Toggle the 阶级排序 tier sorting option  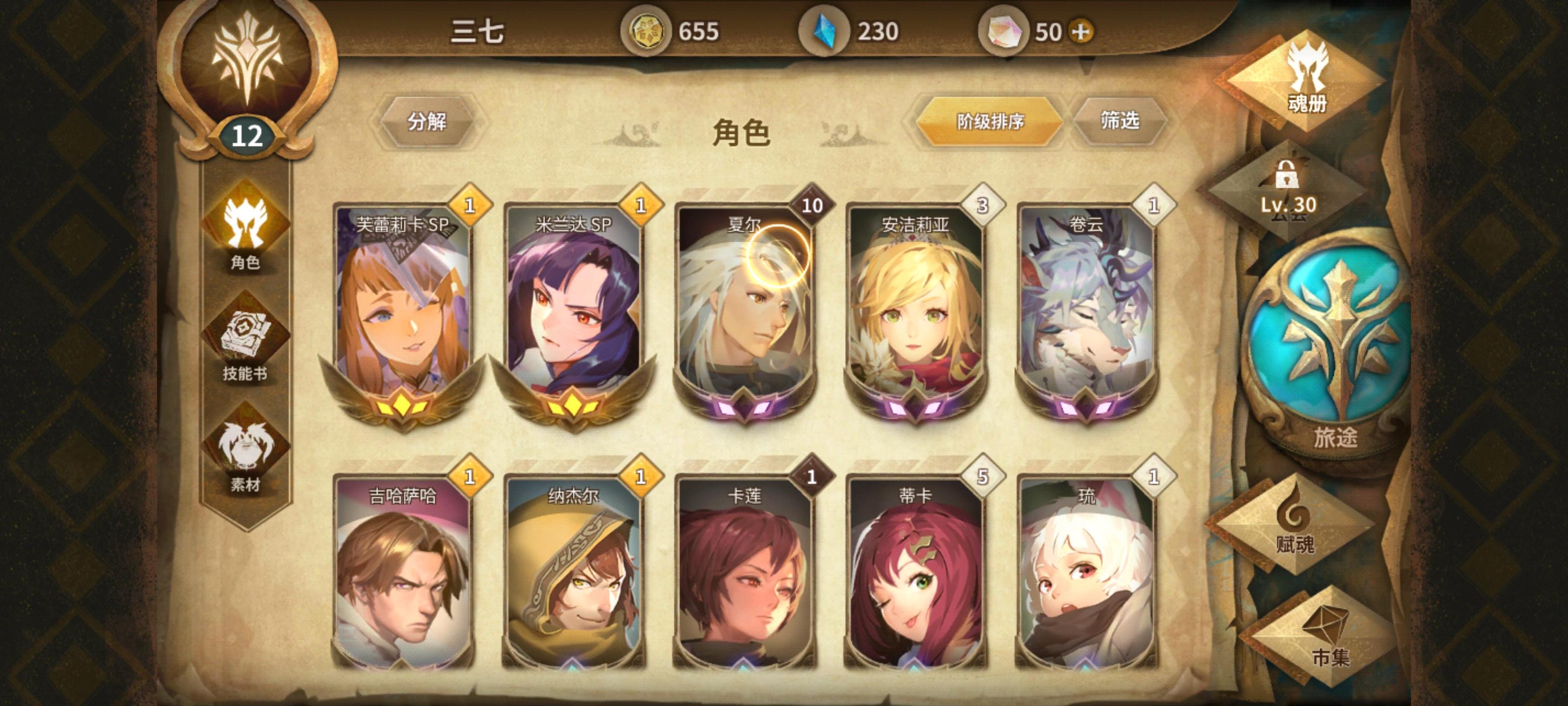click(991, 122)
